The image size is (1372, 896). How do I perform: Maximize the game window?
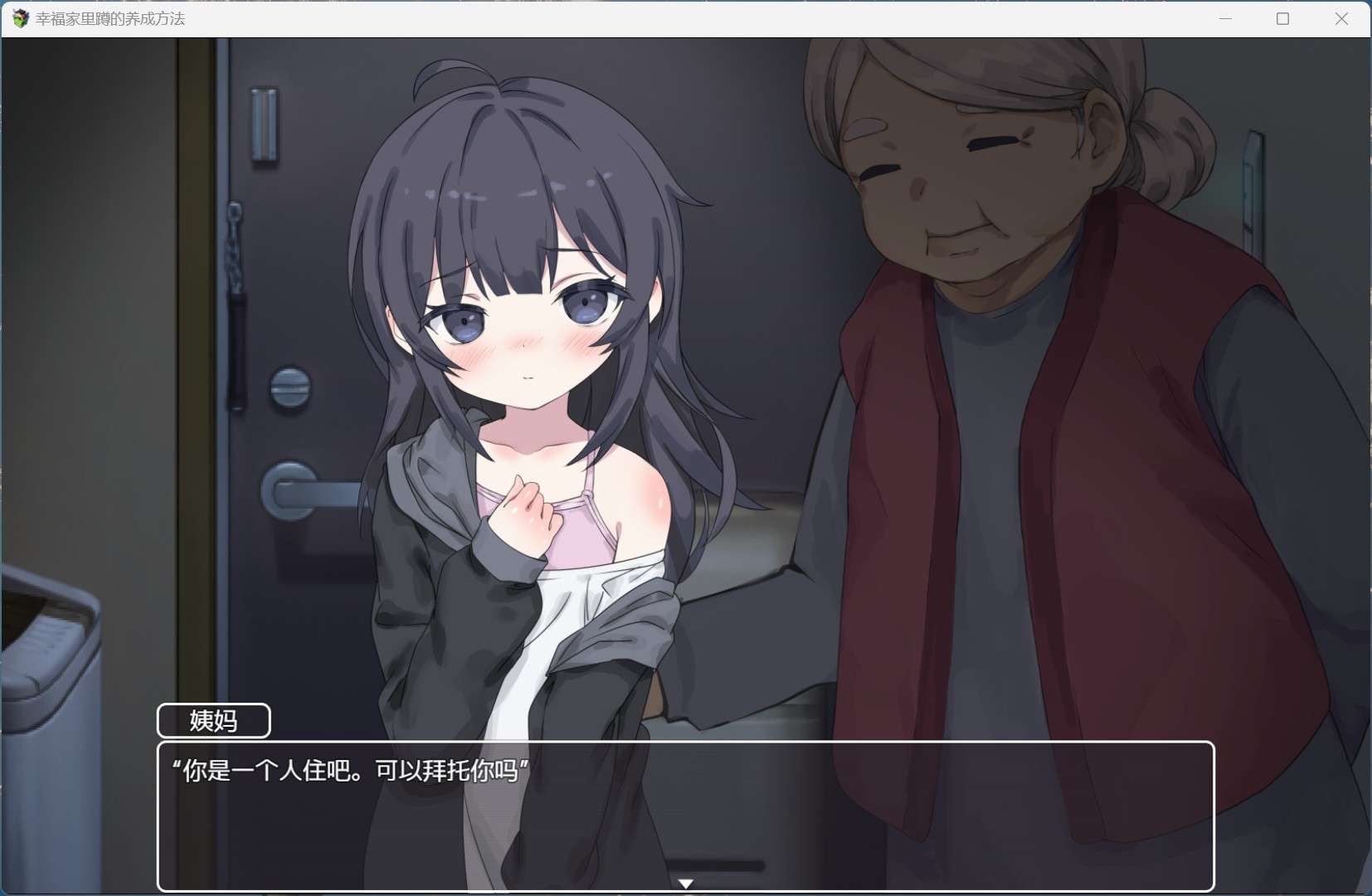1282,18
